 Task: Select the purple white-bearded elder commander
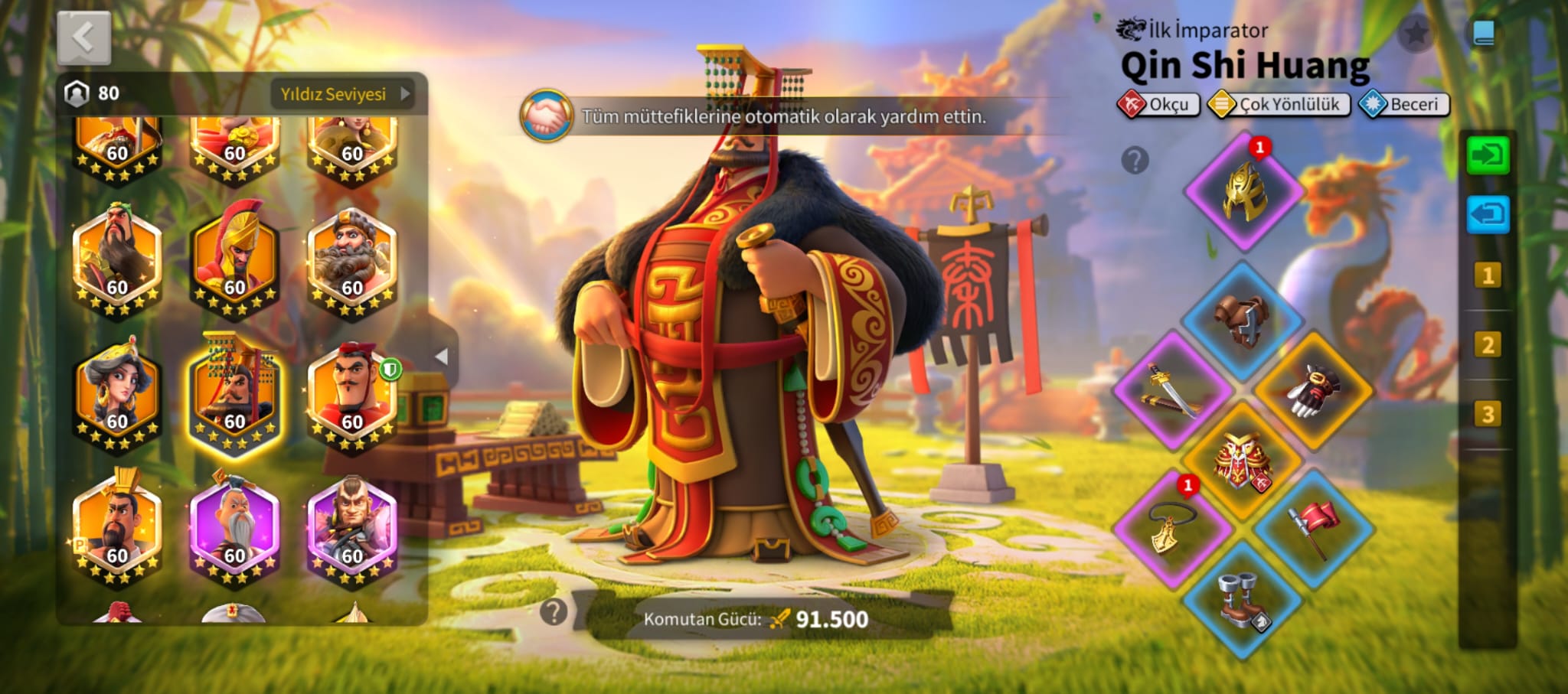pyautogui.click(x=234, y=529)
